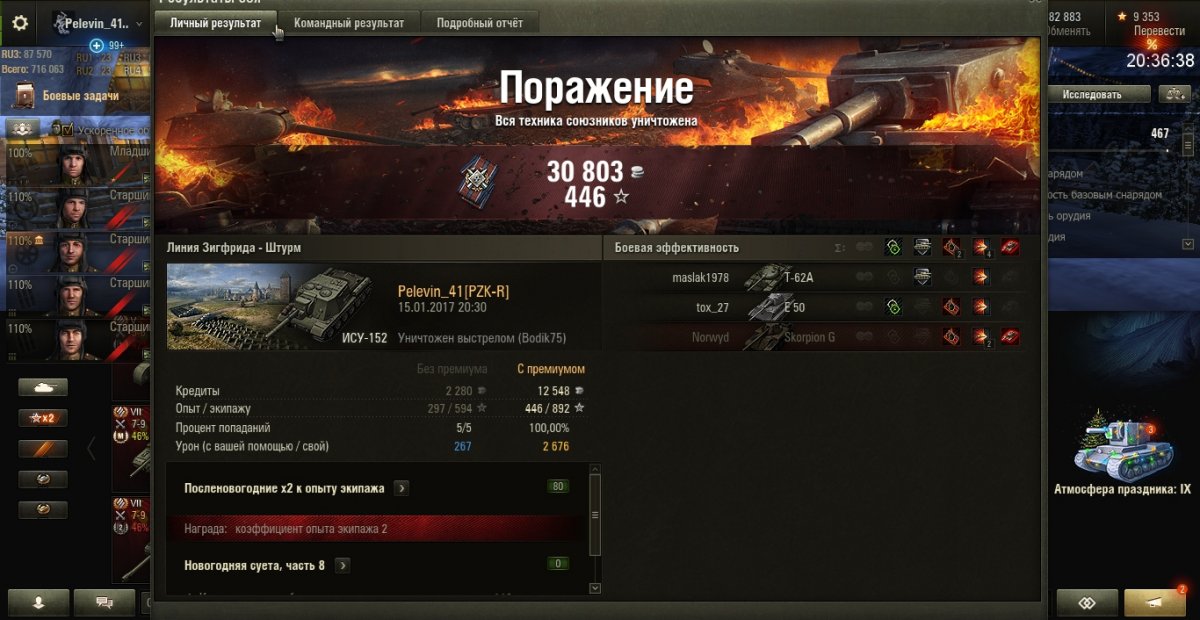The image size is (1200, 620).
Task: Select the ИСУ-152 vehicle thumbnail
Action: 278,307
